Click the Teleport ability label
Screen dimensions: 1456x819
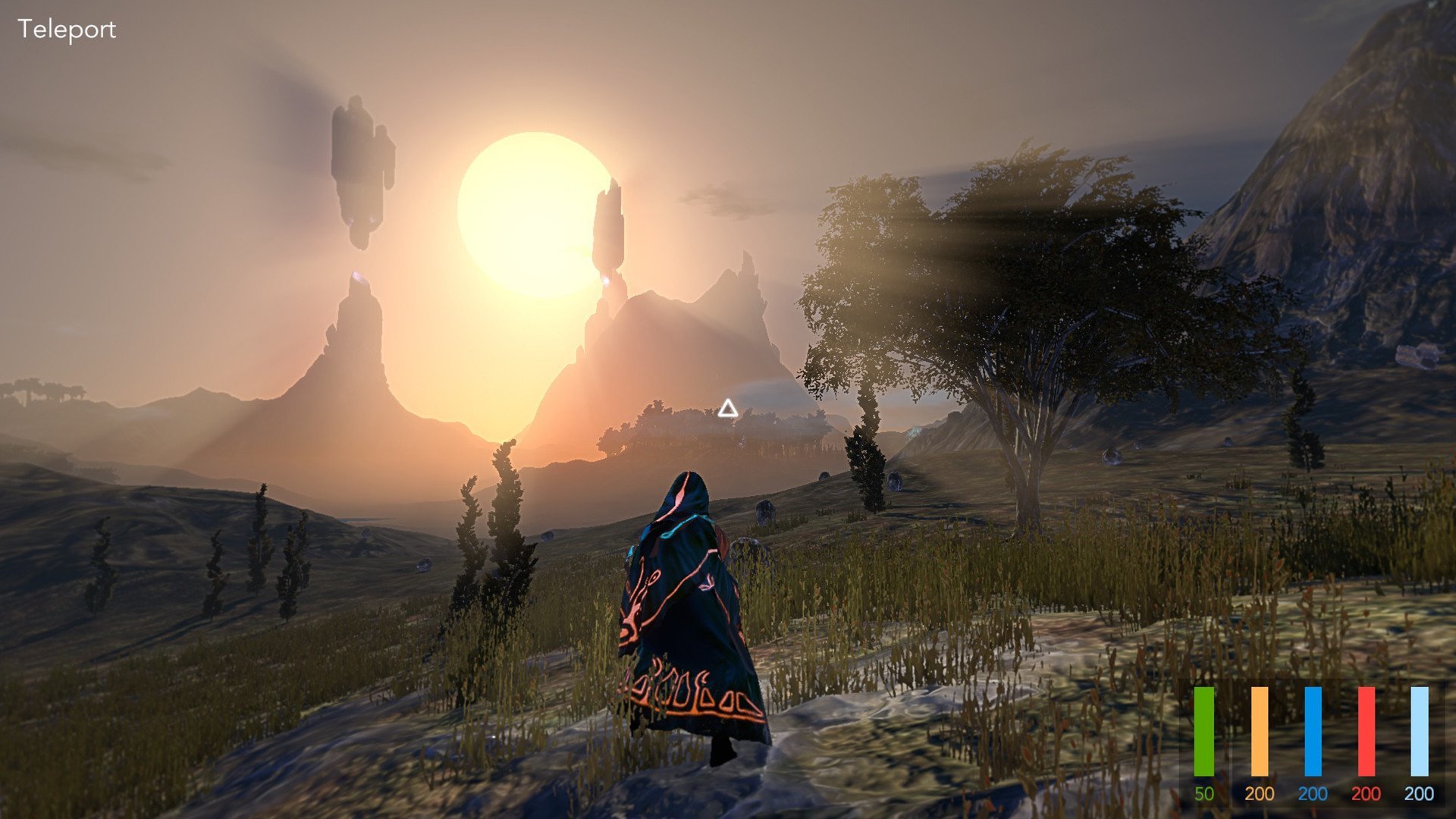coord(67,30)
